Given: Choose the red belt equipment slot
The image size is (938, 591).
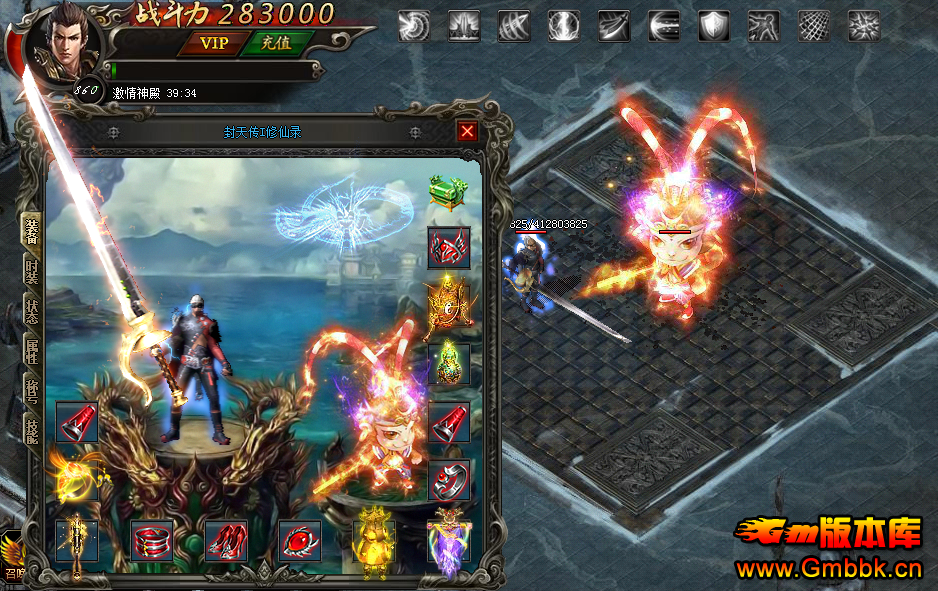Looking at the screenshot, I should 152,540.
